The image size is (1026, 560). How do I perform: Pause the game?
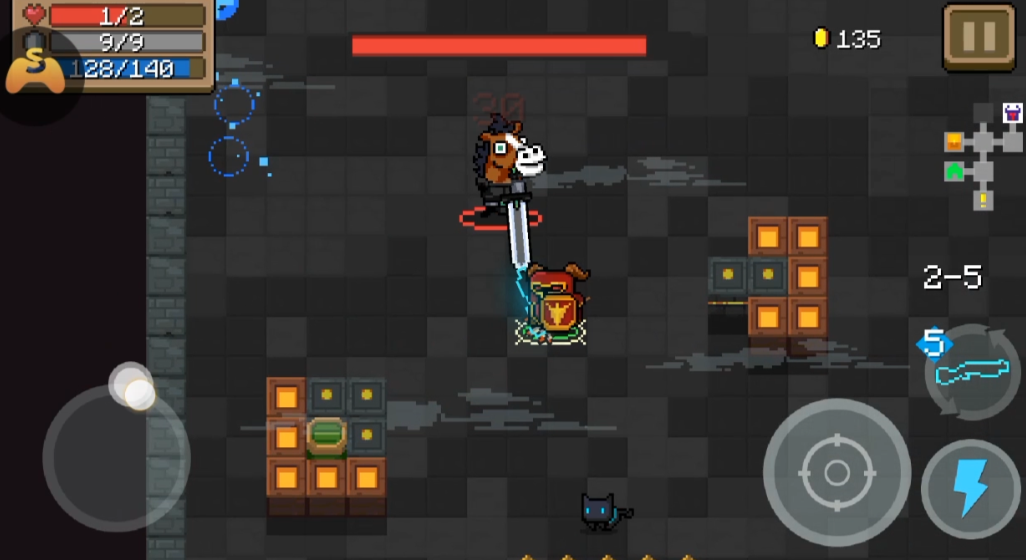[x=978, y=37]
